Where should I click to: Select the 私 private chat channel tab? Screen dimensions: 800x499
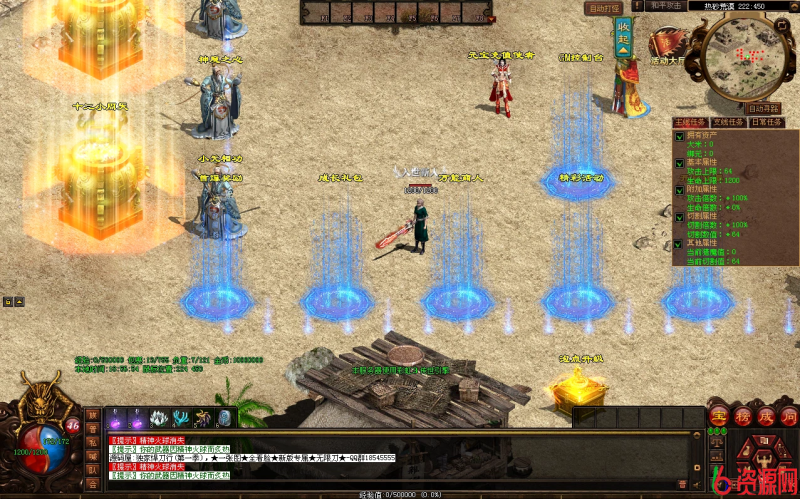(x=92, y=441)
